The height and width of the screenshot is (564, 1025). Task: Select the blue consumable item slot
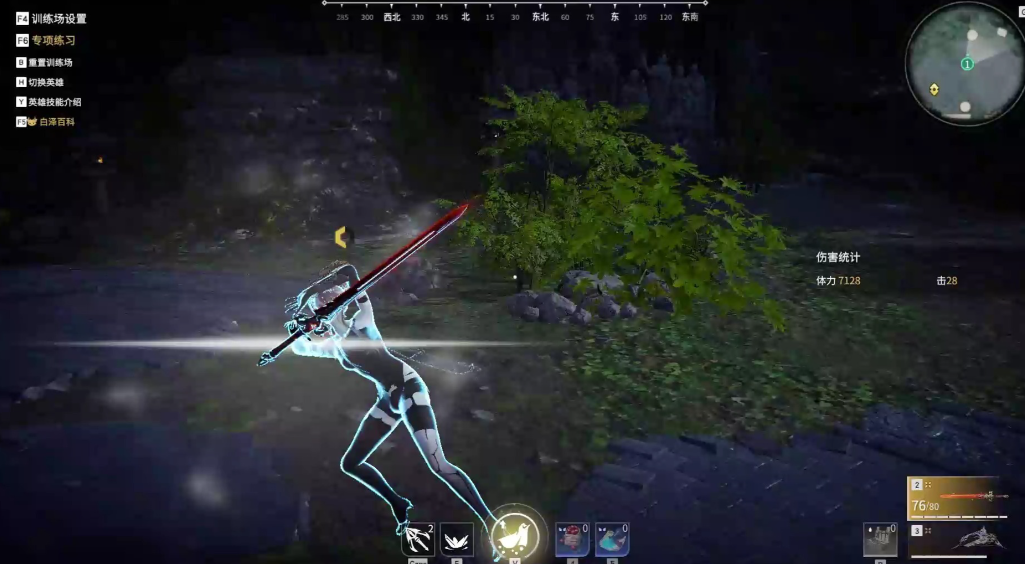click(x=611, y=539)
